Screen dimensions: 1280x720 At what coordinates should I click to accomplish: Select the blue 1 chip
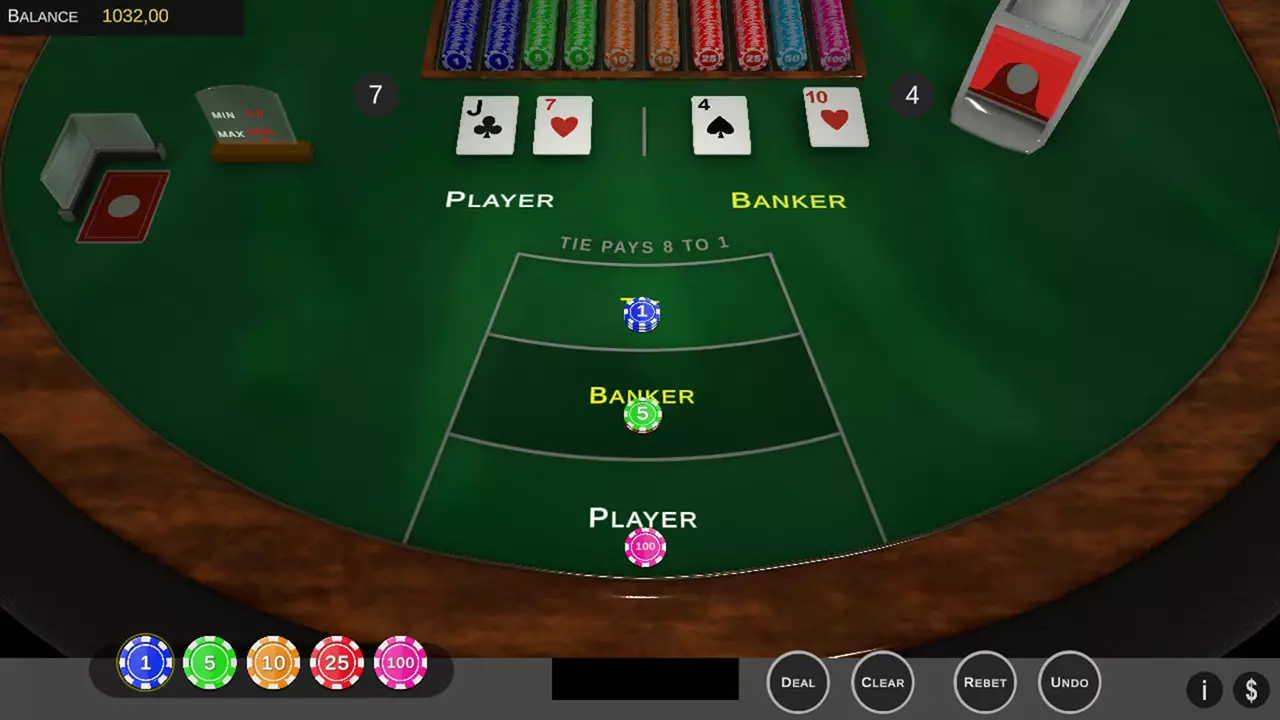(145, 662)
